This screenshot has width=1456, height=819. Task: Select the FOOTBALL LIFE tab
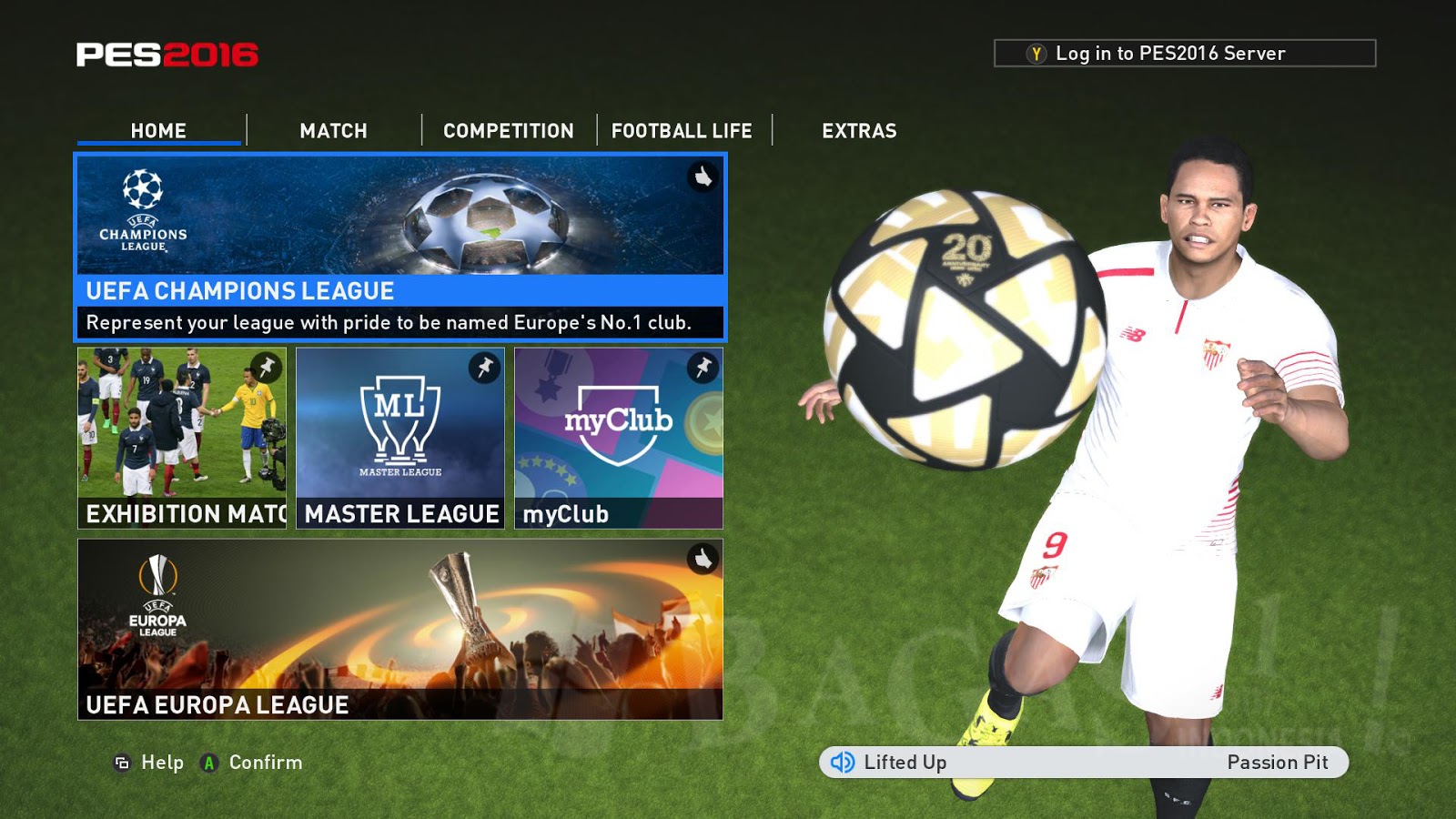(x=682, y=130)
